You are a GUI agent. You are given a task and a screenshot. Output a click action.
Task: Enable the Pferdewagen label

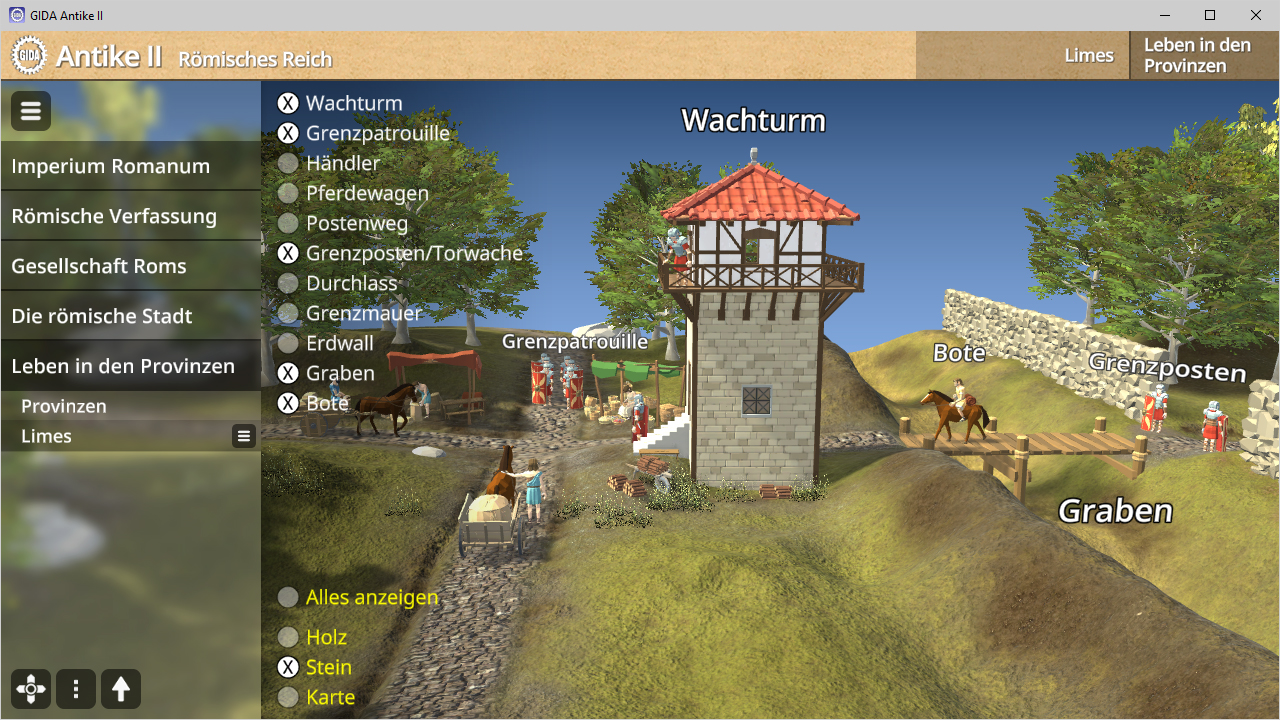(288, 193)
